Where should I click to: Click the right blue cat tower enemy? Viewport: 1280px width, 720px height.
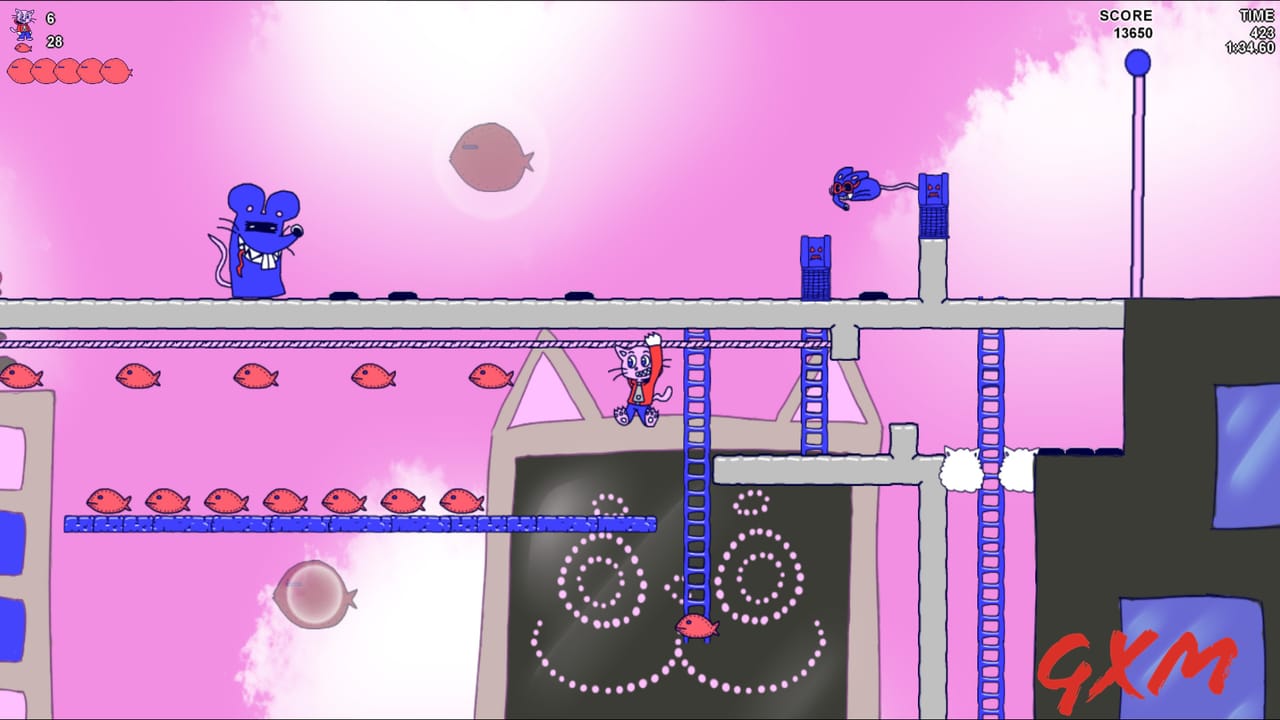(934, 205)
